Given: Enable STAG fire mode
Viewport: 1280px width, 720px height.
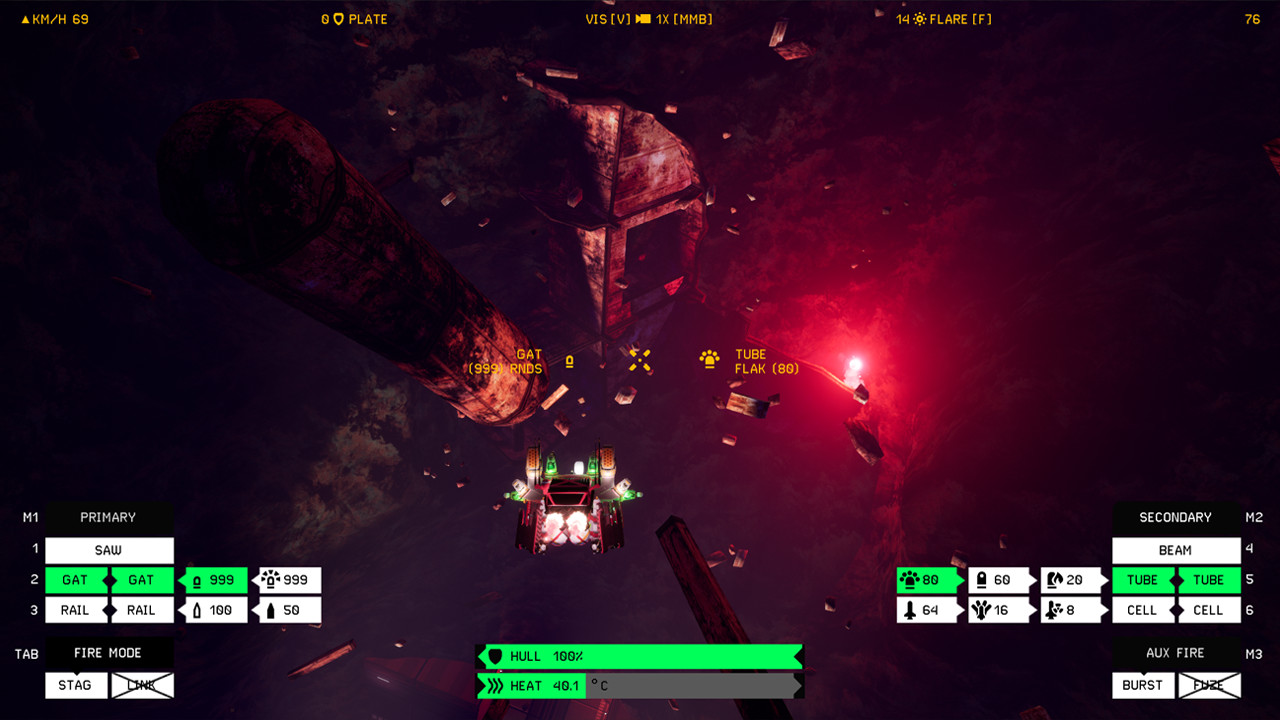Looking at the screenshot, I should click(75, 685).
